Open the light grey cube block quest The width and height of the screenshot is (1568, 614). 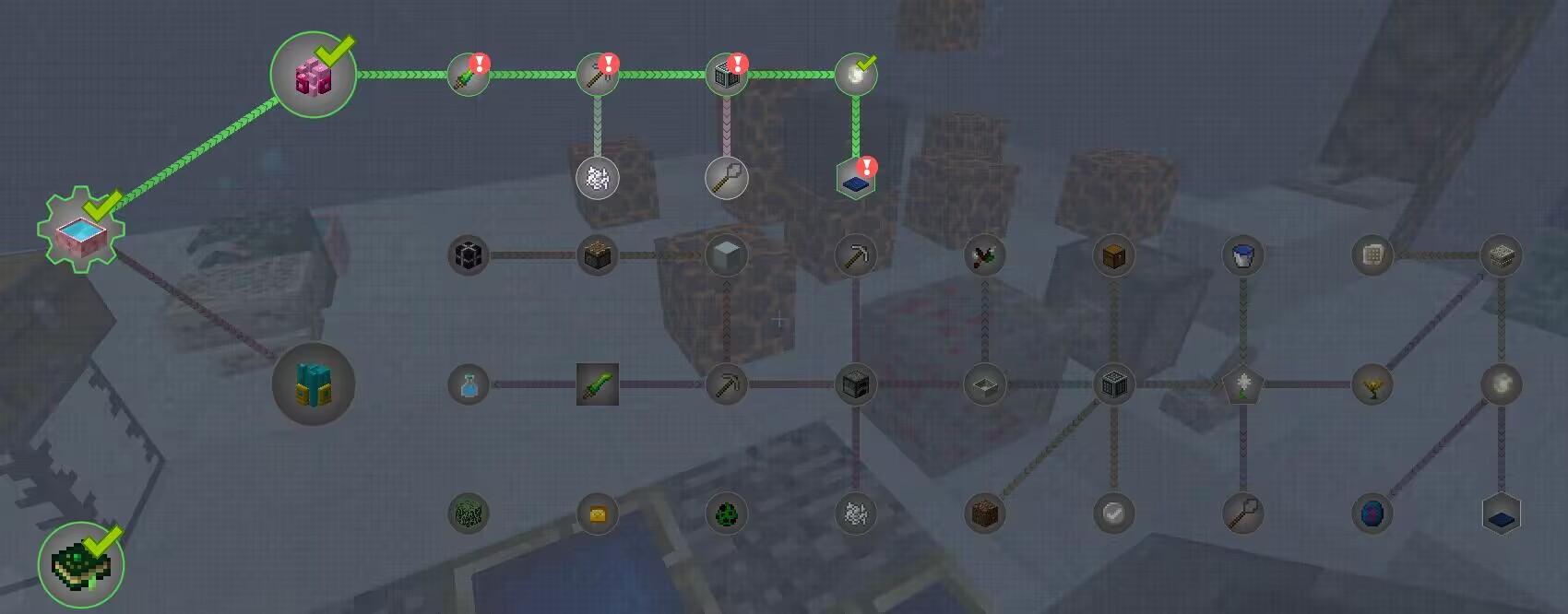pyautogui.click(x=726, y=255)
